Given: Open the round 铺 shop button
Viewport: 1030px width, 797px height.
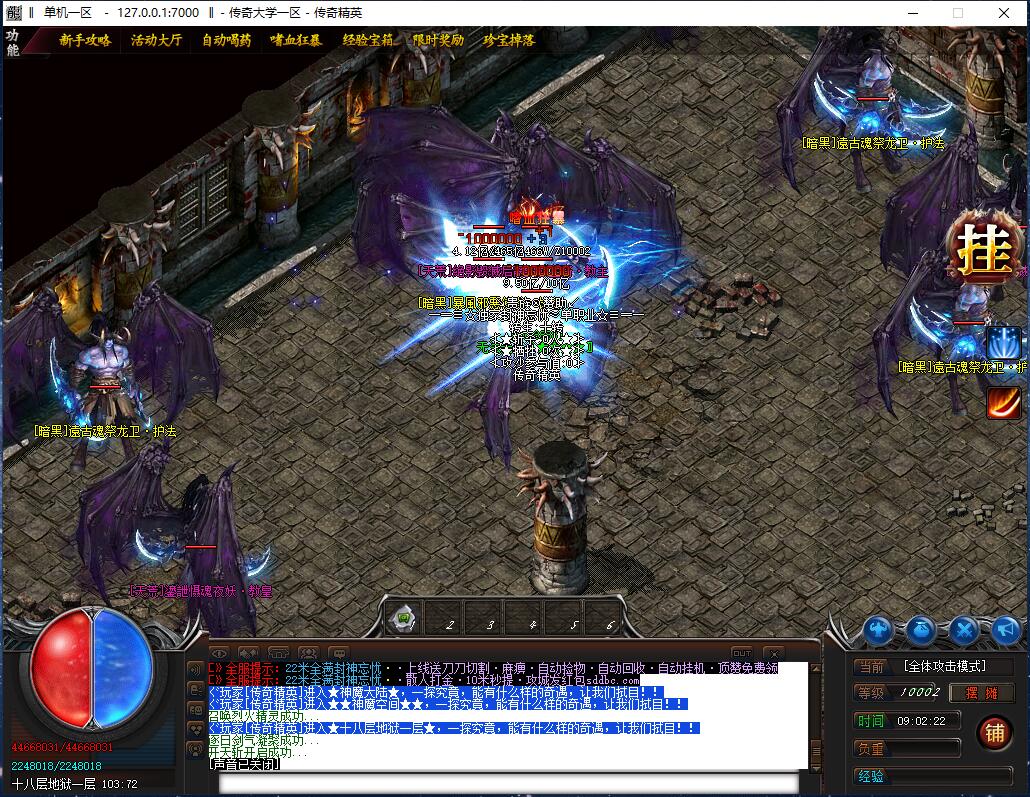Looking at the screenshot, I should (994, 733).
